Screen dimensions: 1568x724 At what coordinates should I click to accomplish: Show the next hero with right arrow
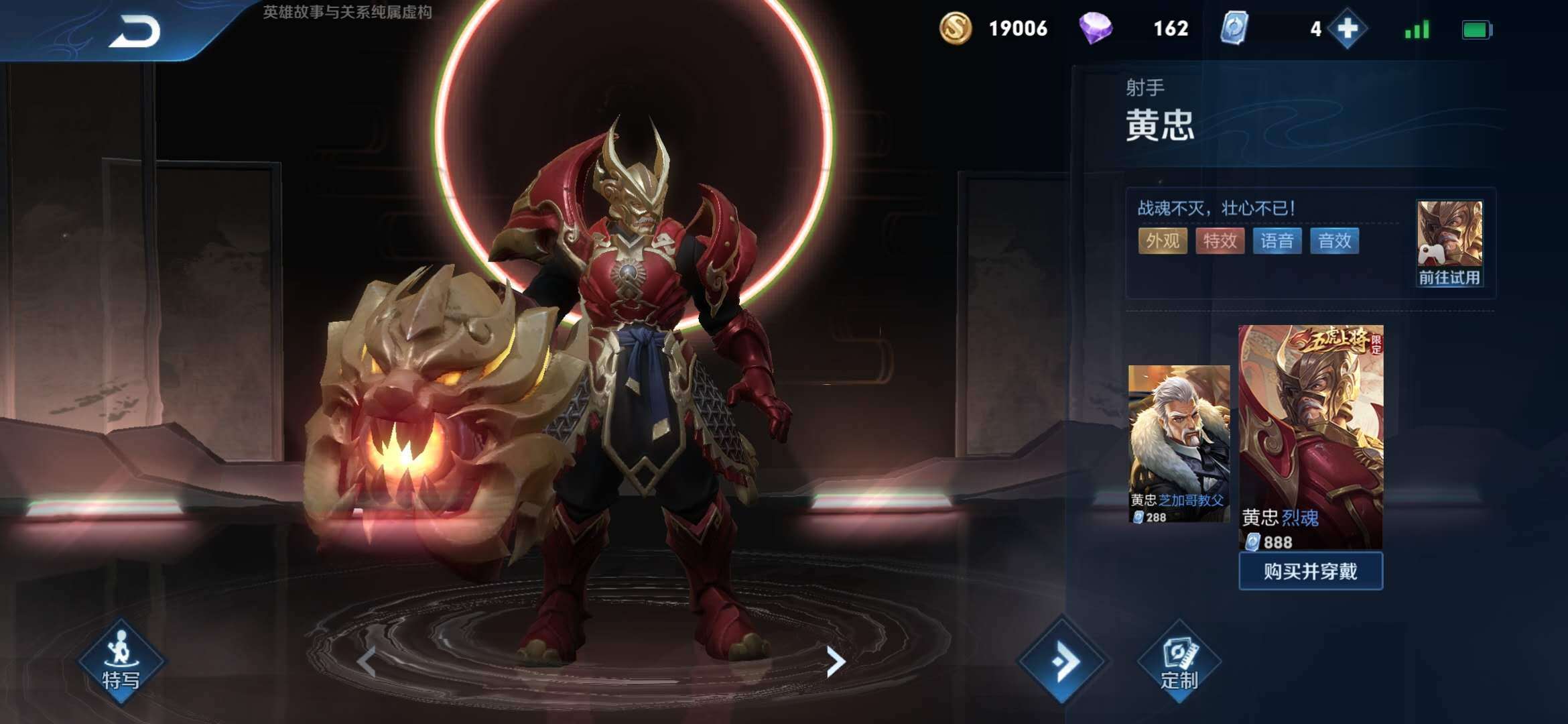(835, 662)
